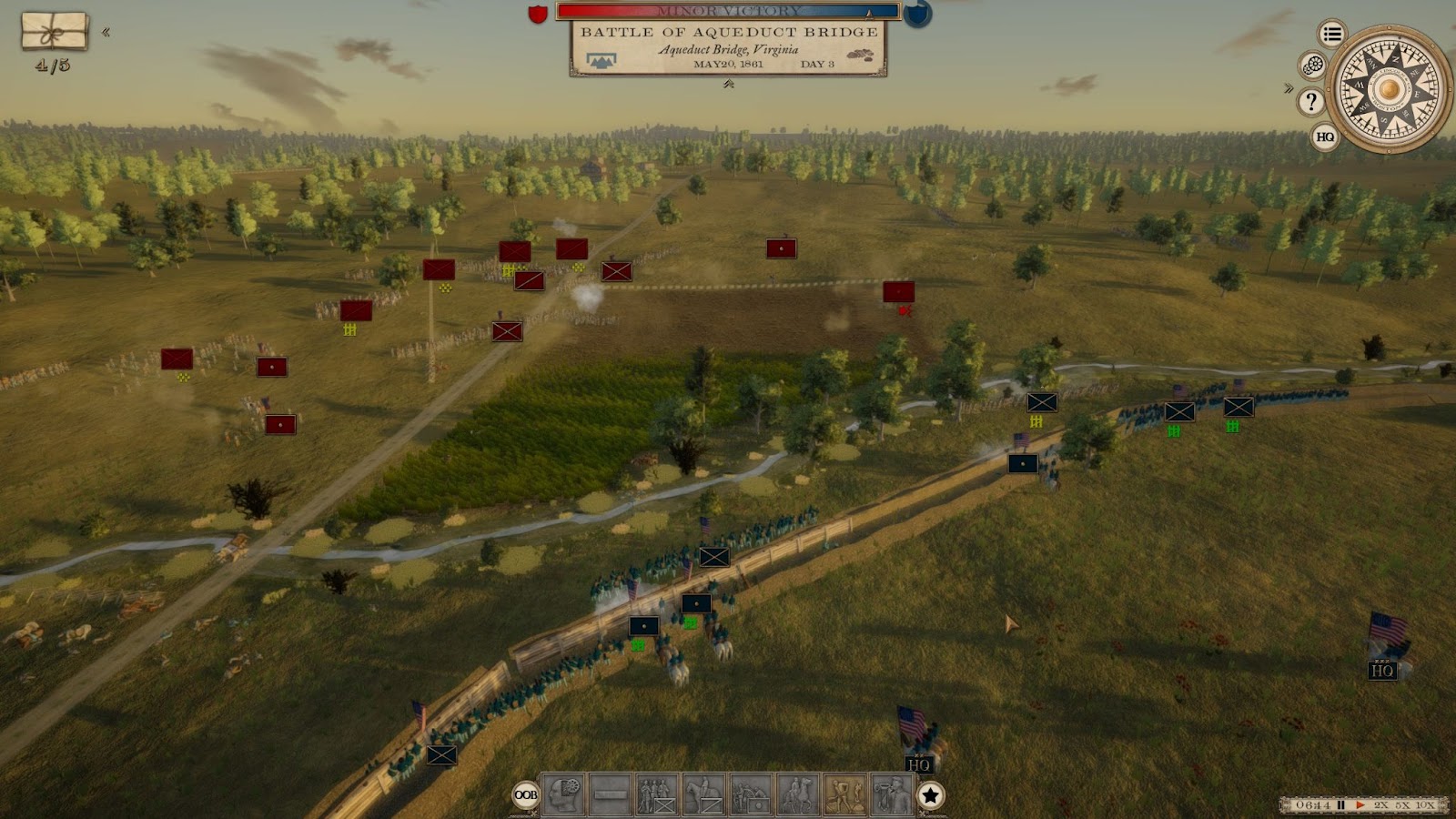Activate the bugler toolbar icon
The width and height of the screenshot is (1456, 819).
(x=892, y=794)
